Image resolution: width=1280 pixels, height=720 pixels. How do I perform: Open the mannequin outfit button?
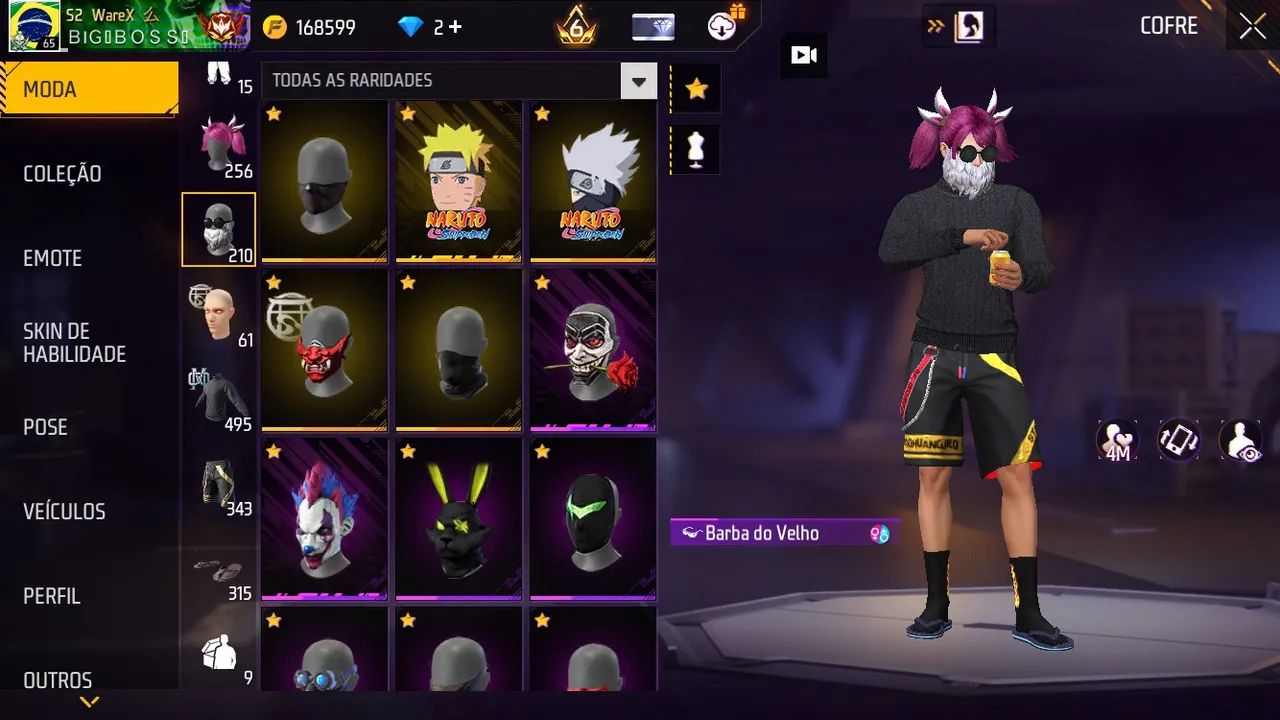(x=696, y=149)
